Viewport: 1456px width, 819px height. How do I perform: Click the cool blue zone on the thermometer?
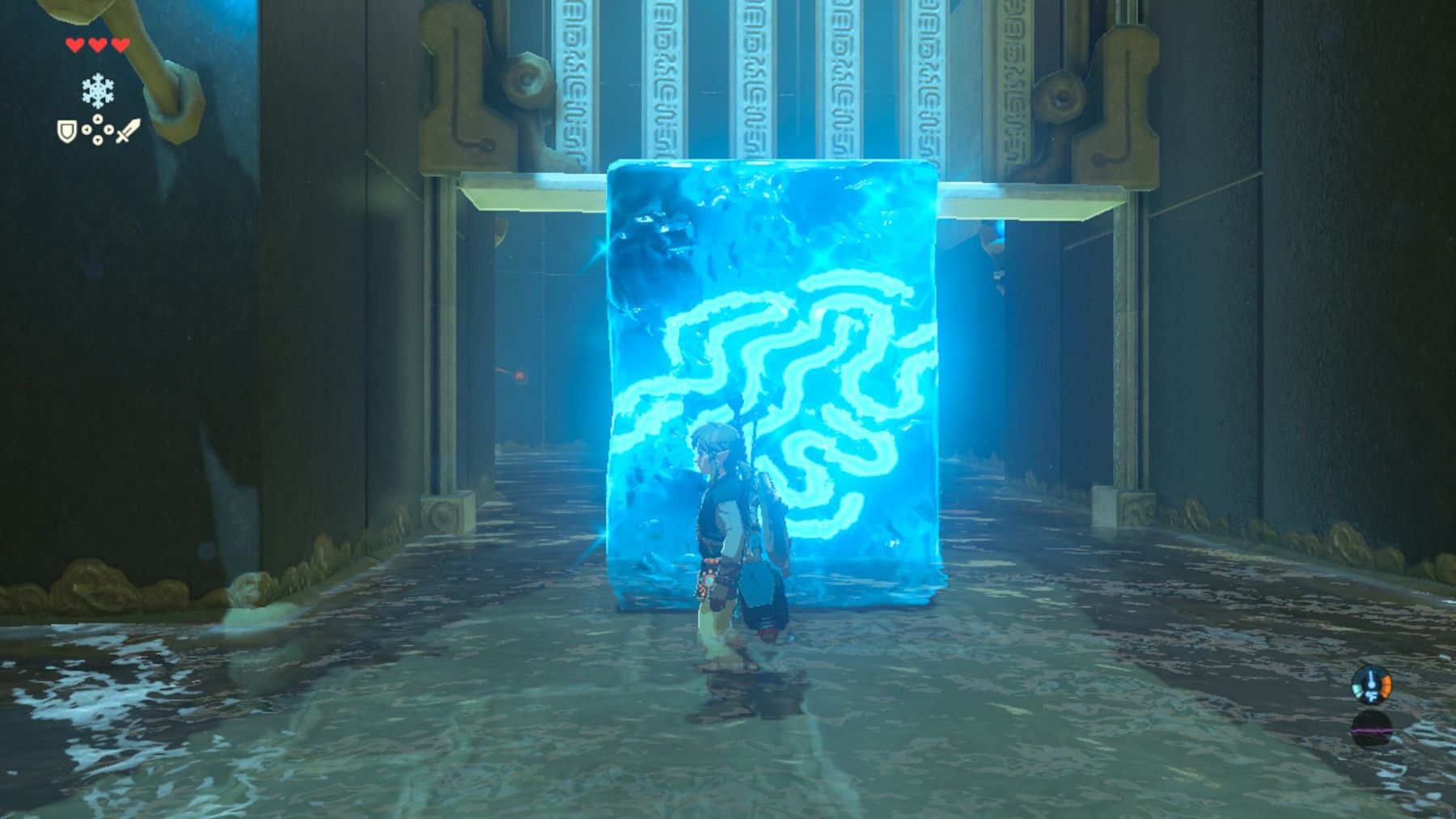[x=1357, y=689]
